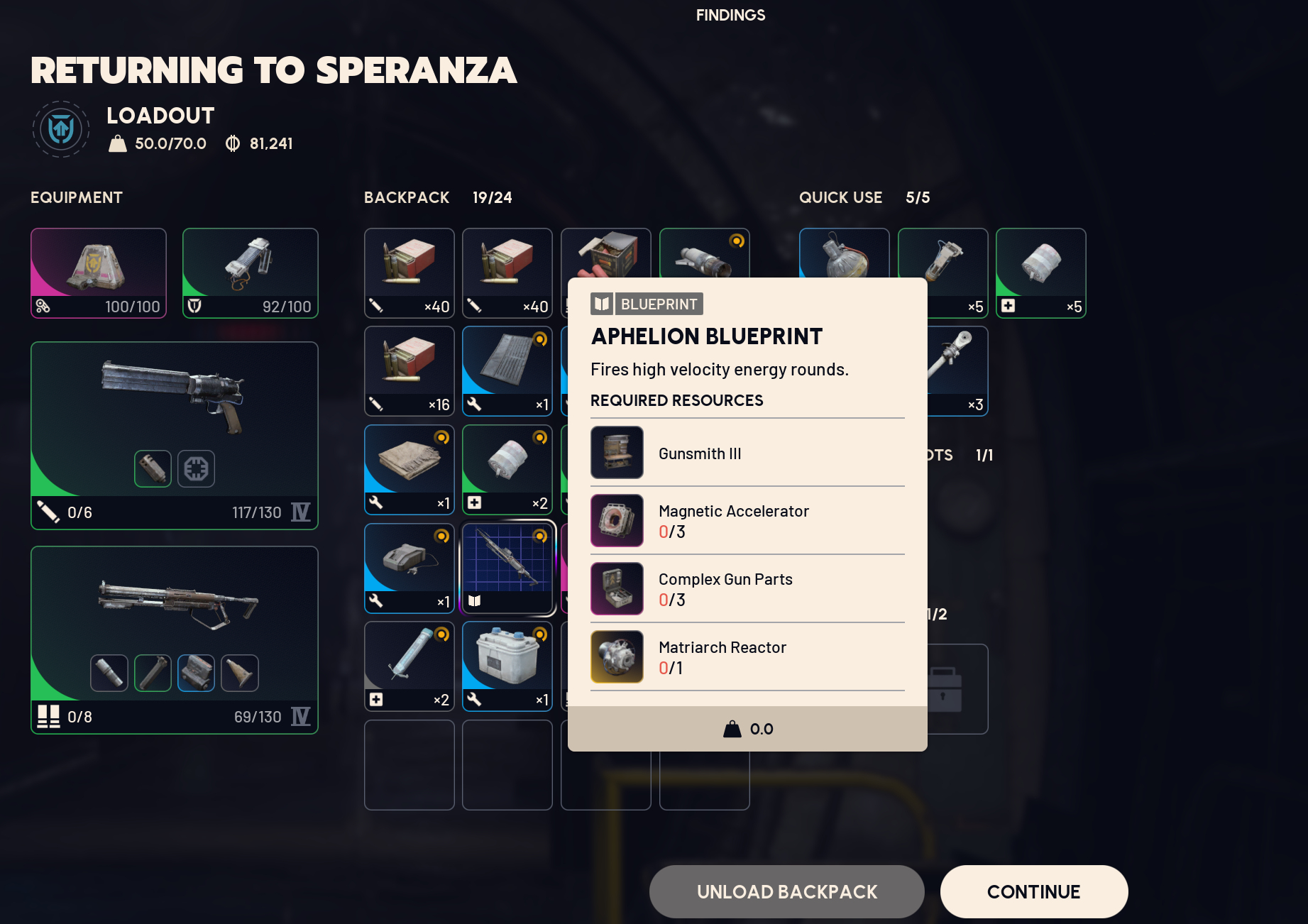Pick the folded fabric item slot
The width and height of the screenshot is (1308, 924).
409,469
